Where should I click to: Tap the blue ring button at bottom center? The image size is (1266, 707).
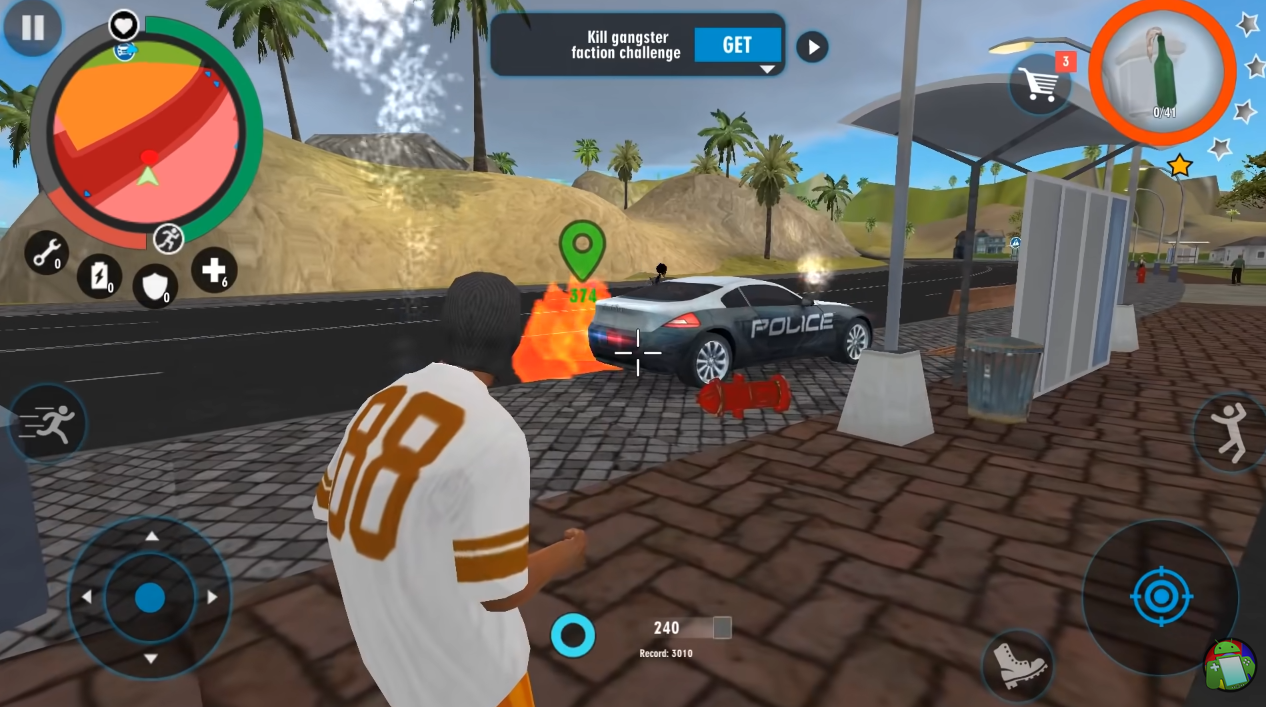[x=573, y=635]
